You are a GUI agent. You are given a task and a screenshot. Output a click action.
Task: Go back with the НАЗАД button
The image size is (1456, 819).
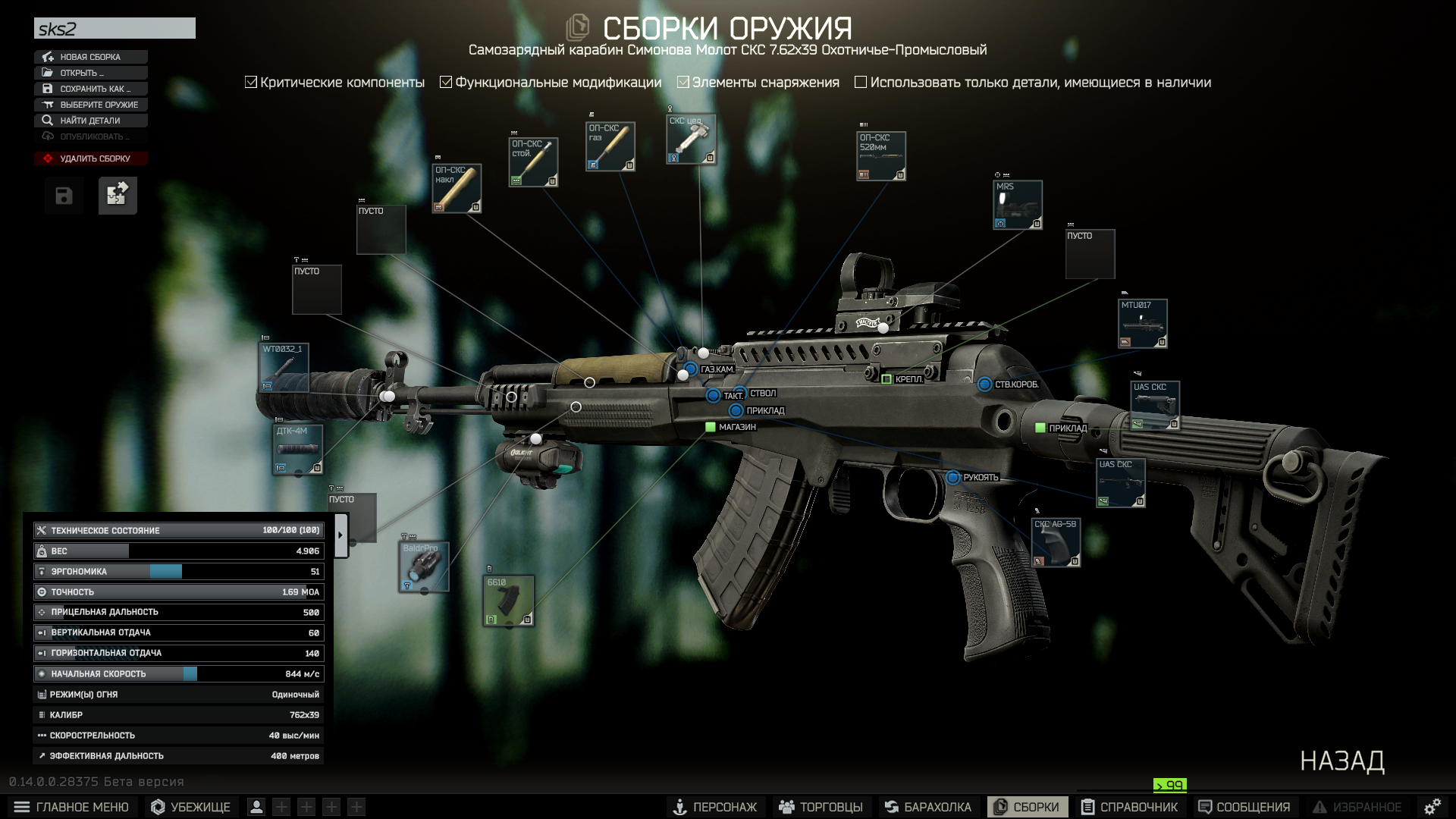coord(1341,761)
